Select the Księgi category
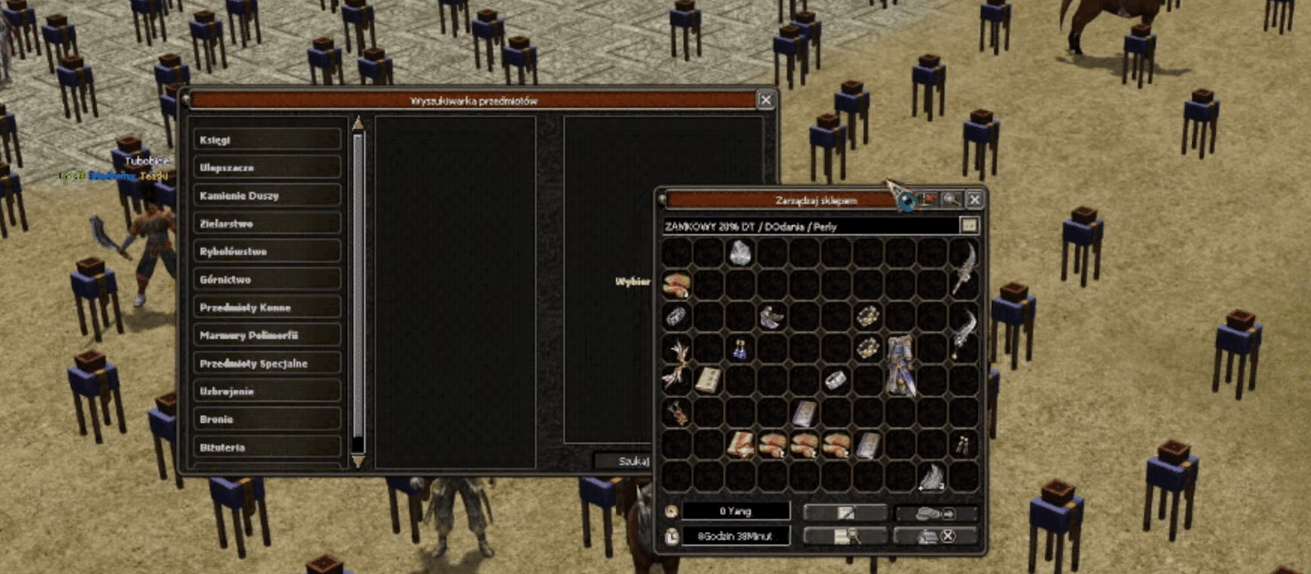This screenshot has width=1311, height=574. pos(267,140)
